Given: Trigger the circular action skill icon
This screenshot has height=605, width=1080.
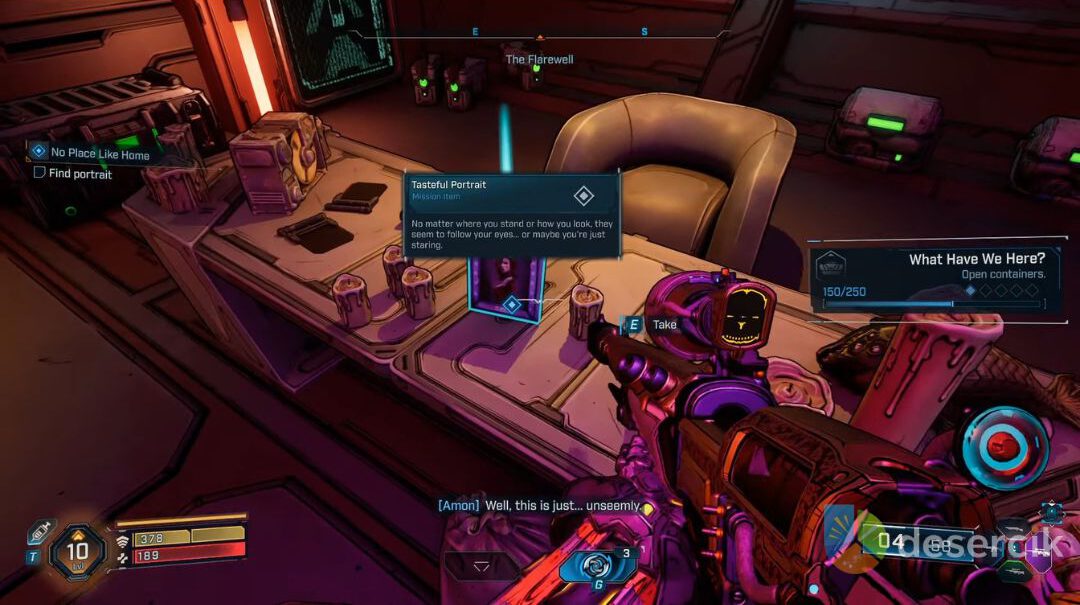Looking at the screenshot, I should 1005,447.
